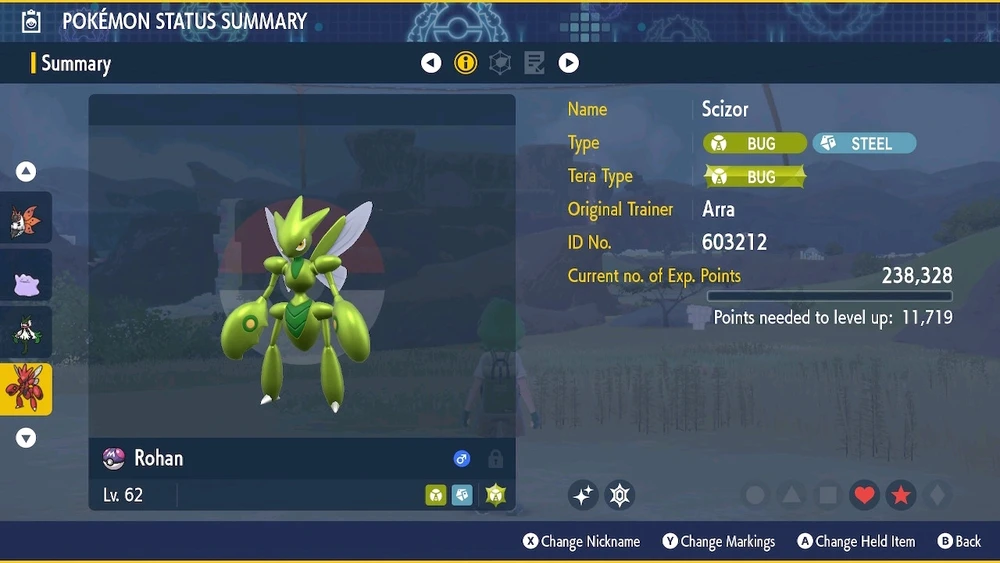
Task: Toggle the grey square marking
Action: pyautogui.click(x=828, y=495)
